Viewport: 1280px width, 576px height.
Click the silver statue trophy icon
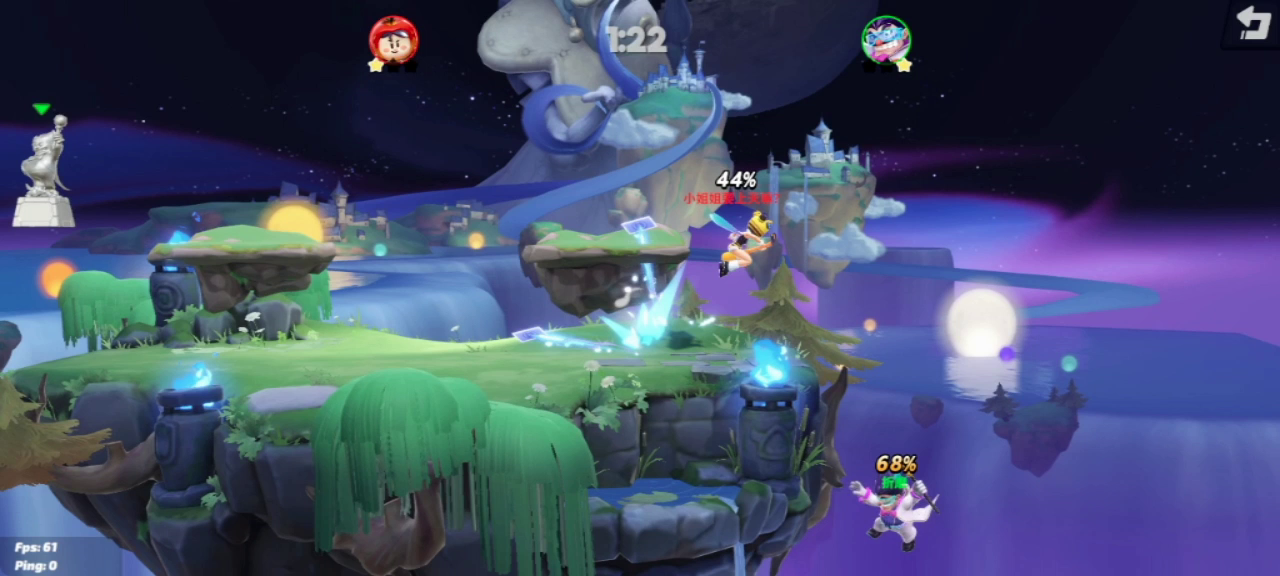coord(44,170)
